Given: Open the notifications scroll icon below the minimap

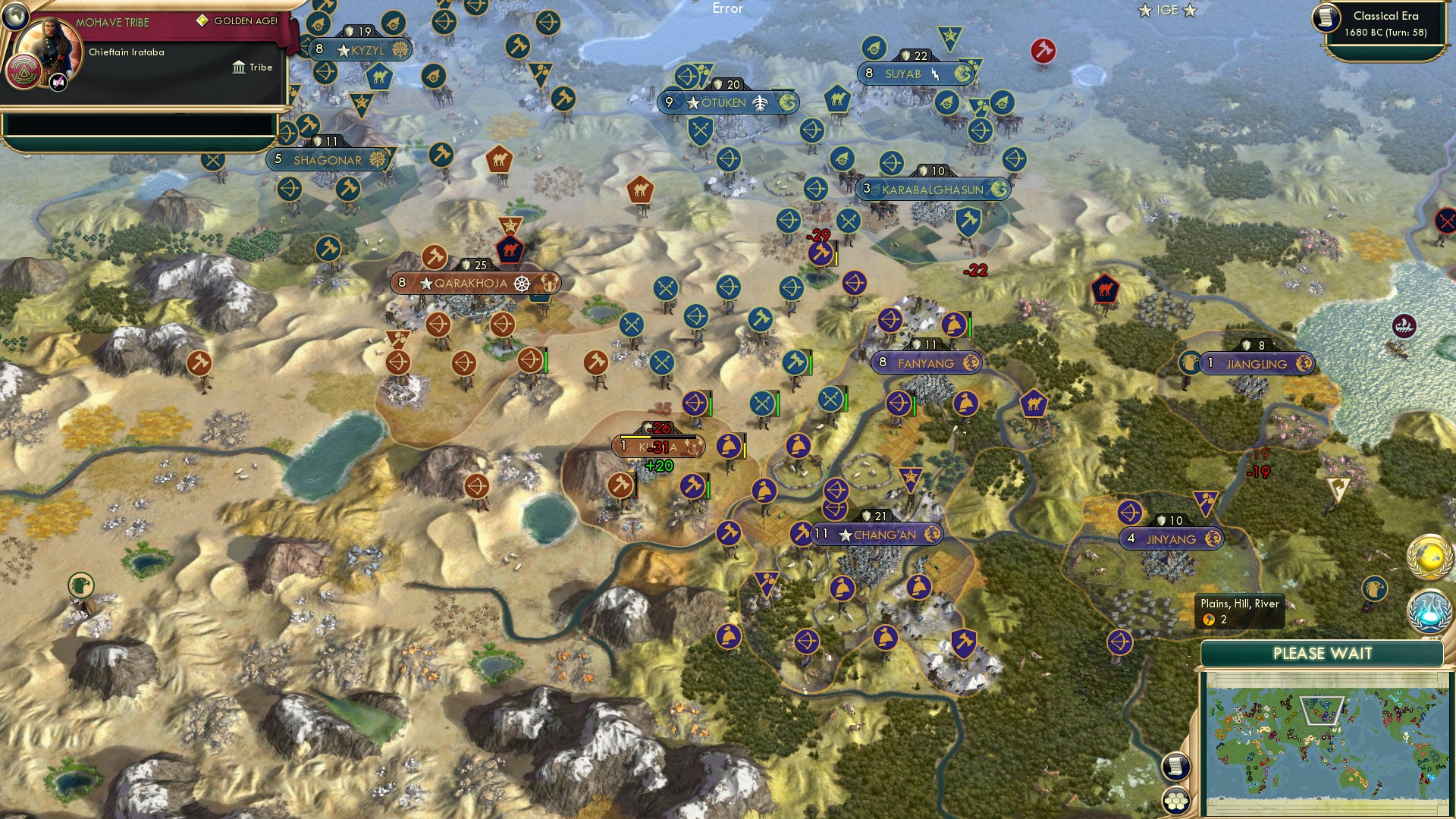Looking at the screenshot, I should click(x=1175, y=766).
